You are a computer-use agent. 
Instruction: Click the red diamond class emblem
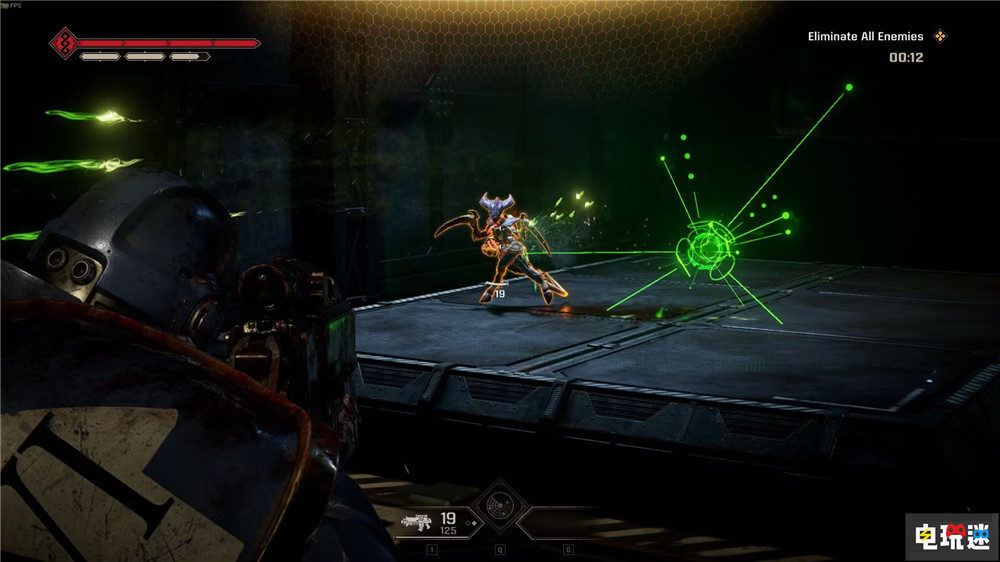65,44
